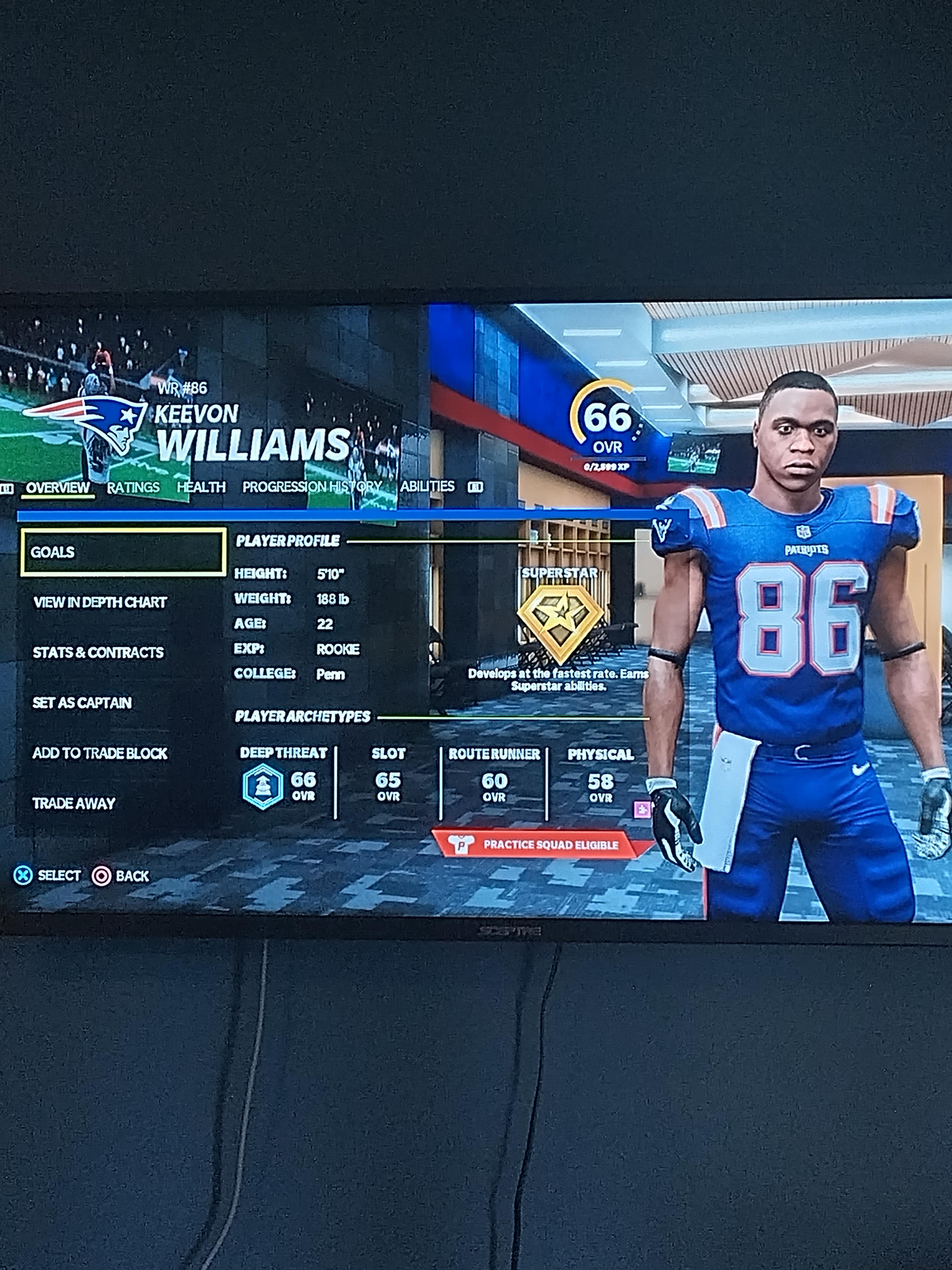This screenshot has width=952, height=1270.
Task: Click the Back button prompt icon
Action: (102, 875)
